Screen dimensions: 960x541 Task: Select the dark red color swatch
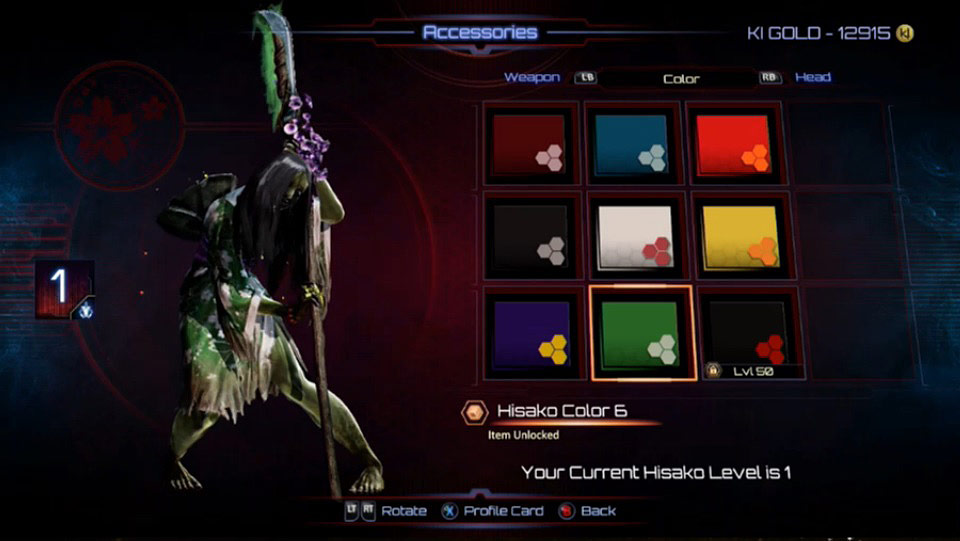[530, 144]
